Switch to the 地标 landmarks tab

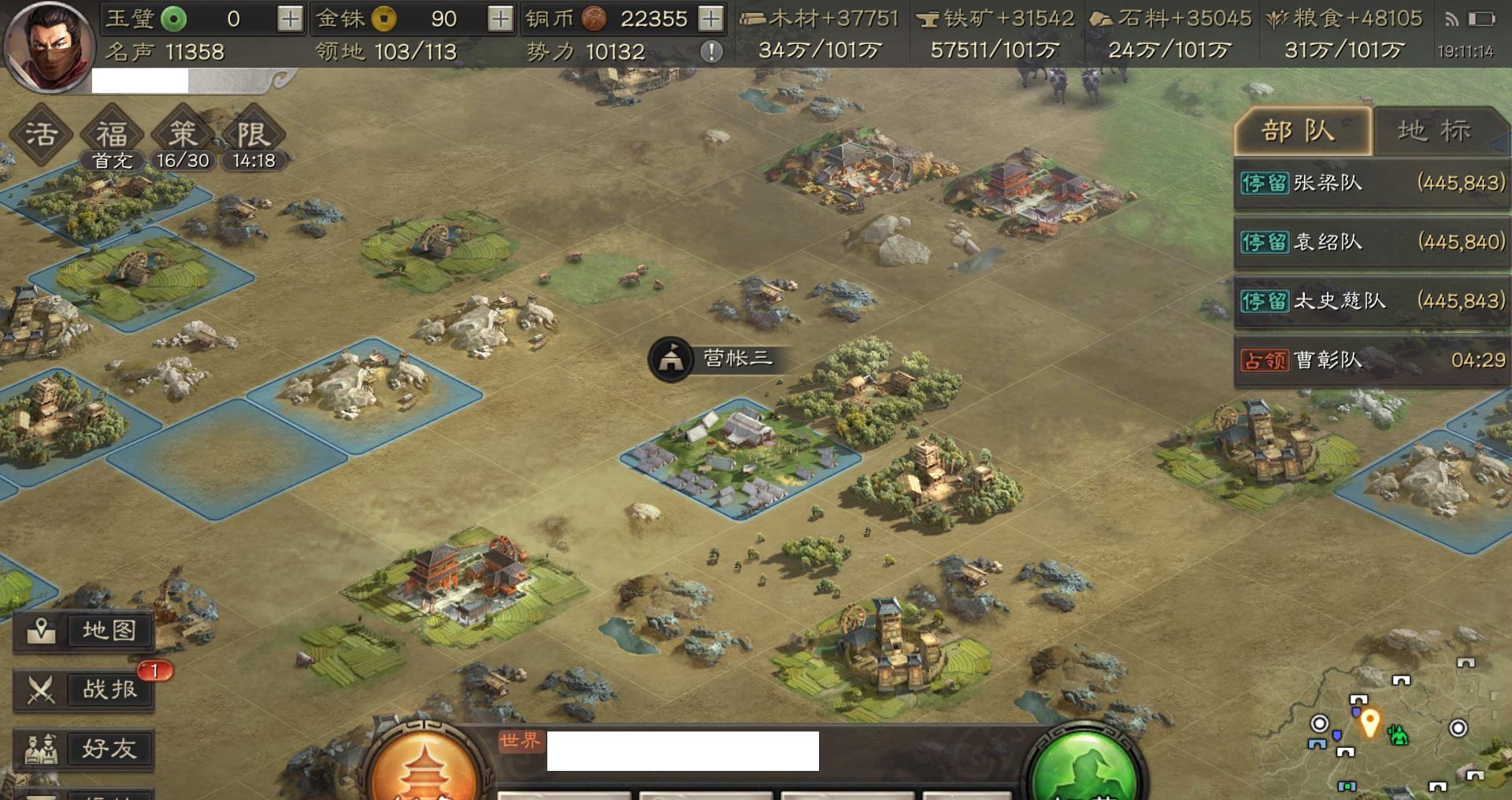1435,131
